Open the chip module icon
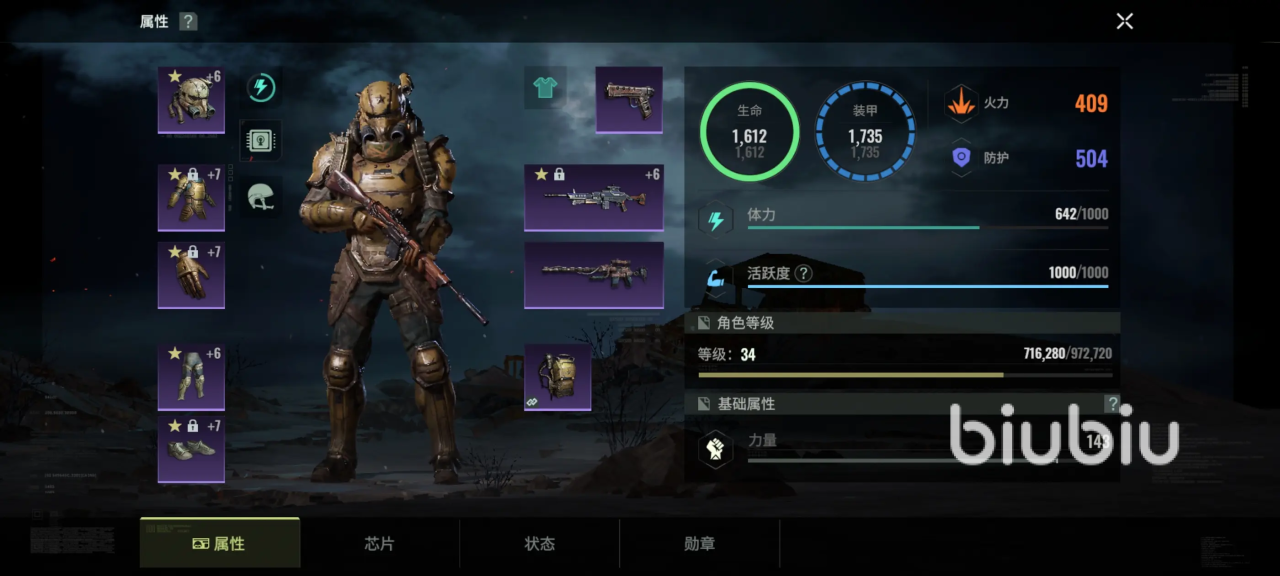Image resolution: width=1280 pixels, height=576 pixels. point(261,142)
